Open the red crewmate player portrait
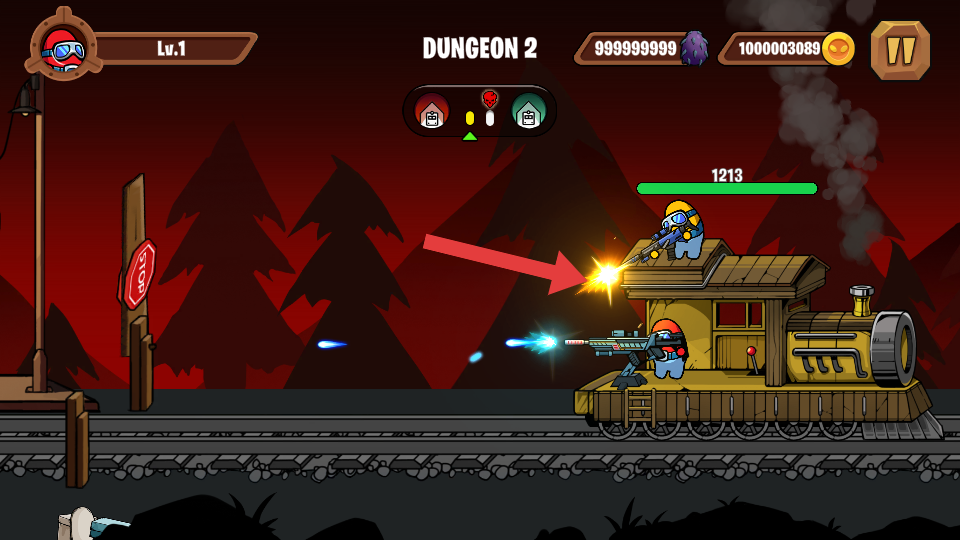Viewport: 960px width, 540px height. tap(63, 47)
